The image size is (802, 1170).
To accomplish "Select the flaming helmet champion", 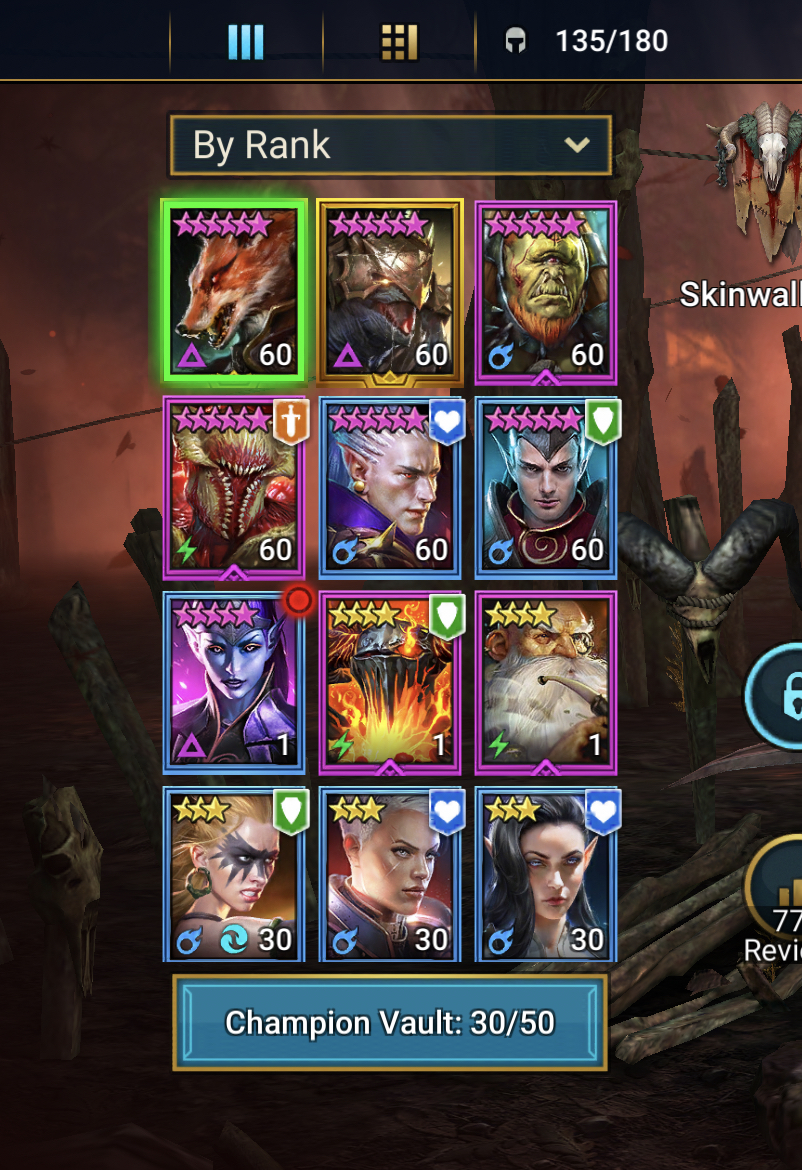I will click(389, 682).
